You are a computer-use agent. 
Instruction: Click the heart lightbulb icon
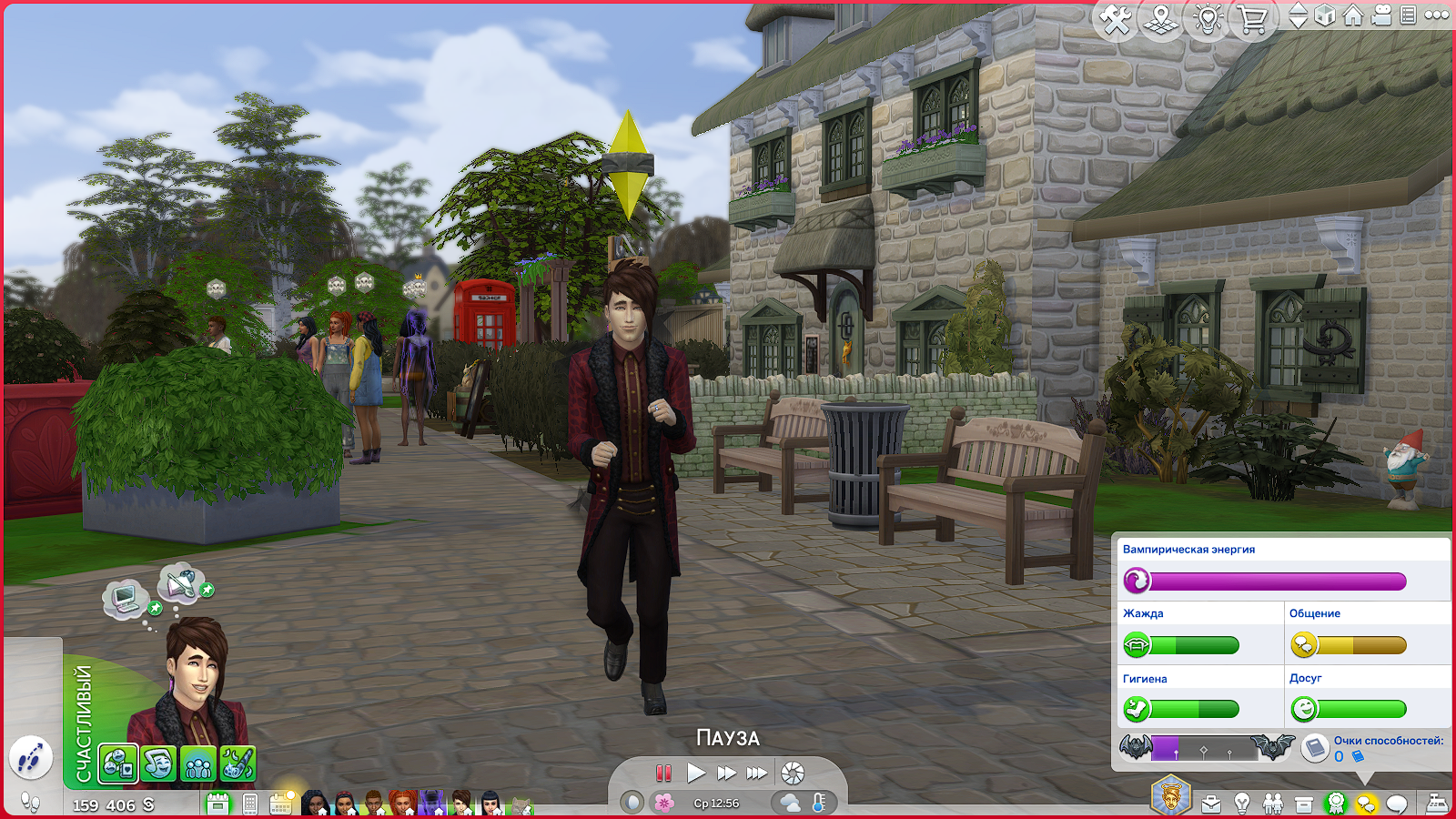coord(1208,19)
